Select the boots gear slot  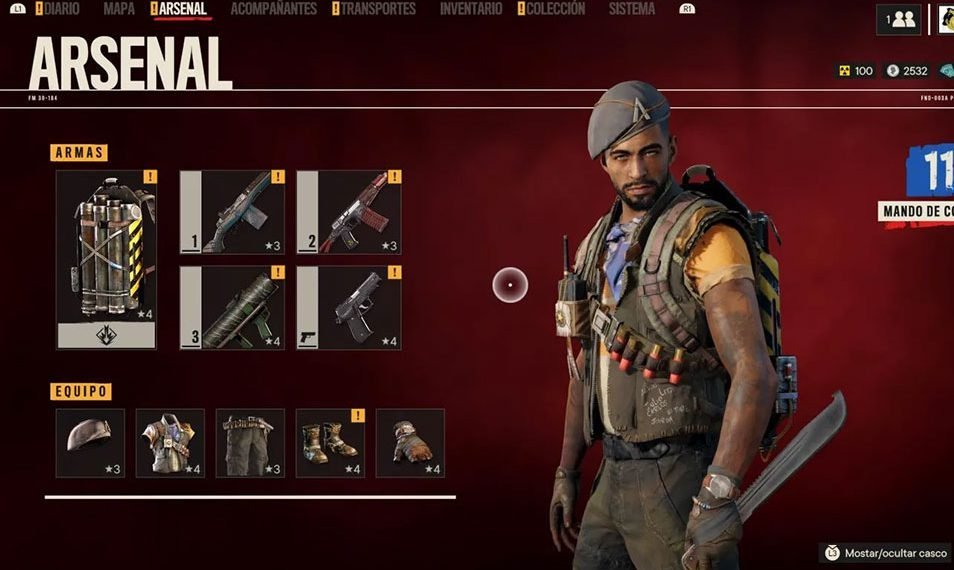point(330,442)
